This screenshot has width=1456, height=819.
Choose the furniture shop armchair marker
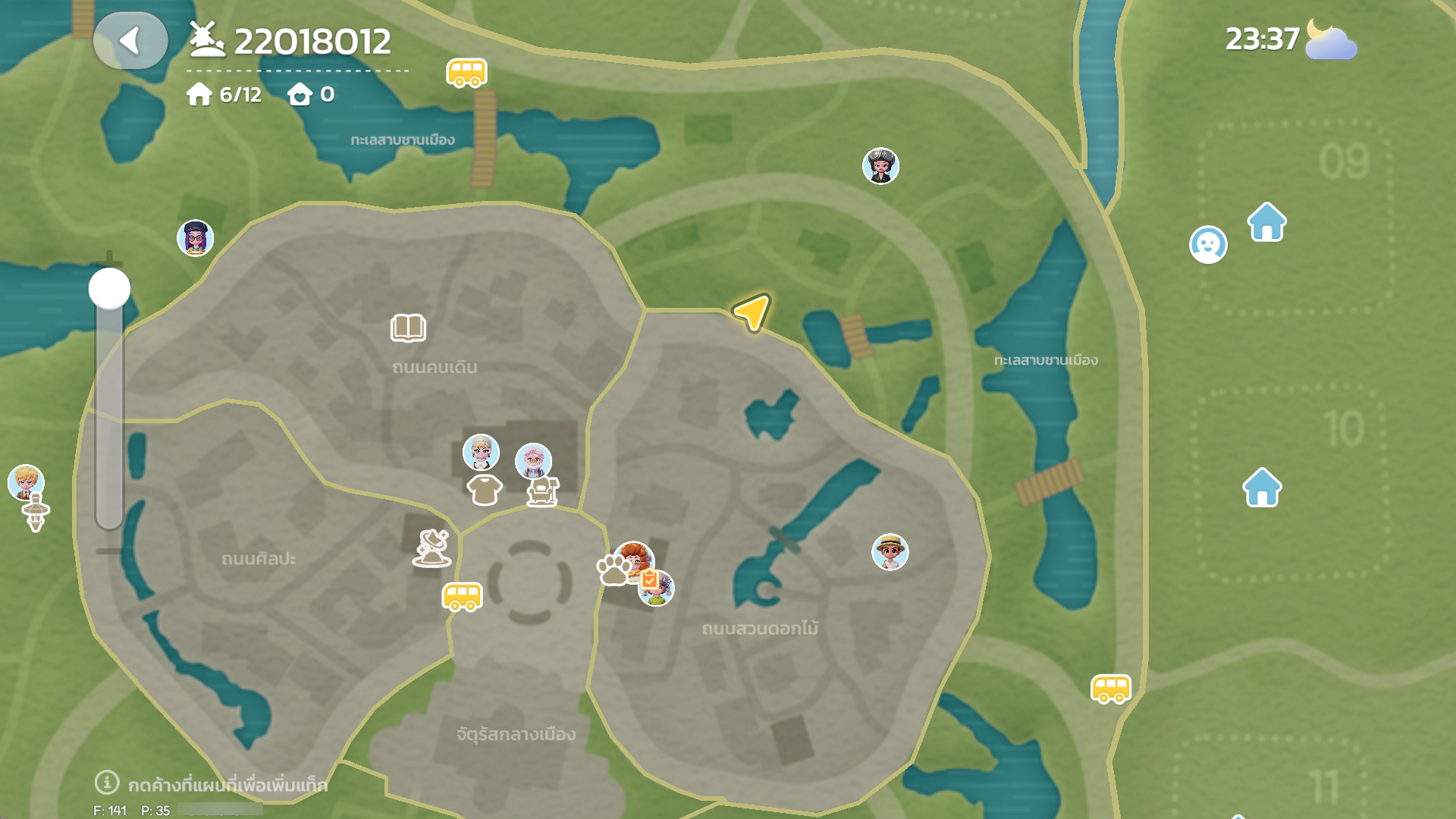click(x=543, y=492)
